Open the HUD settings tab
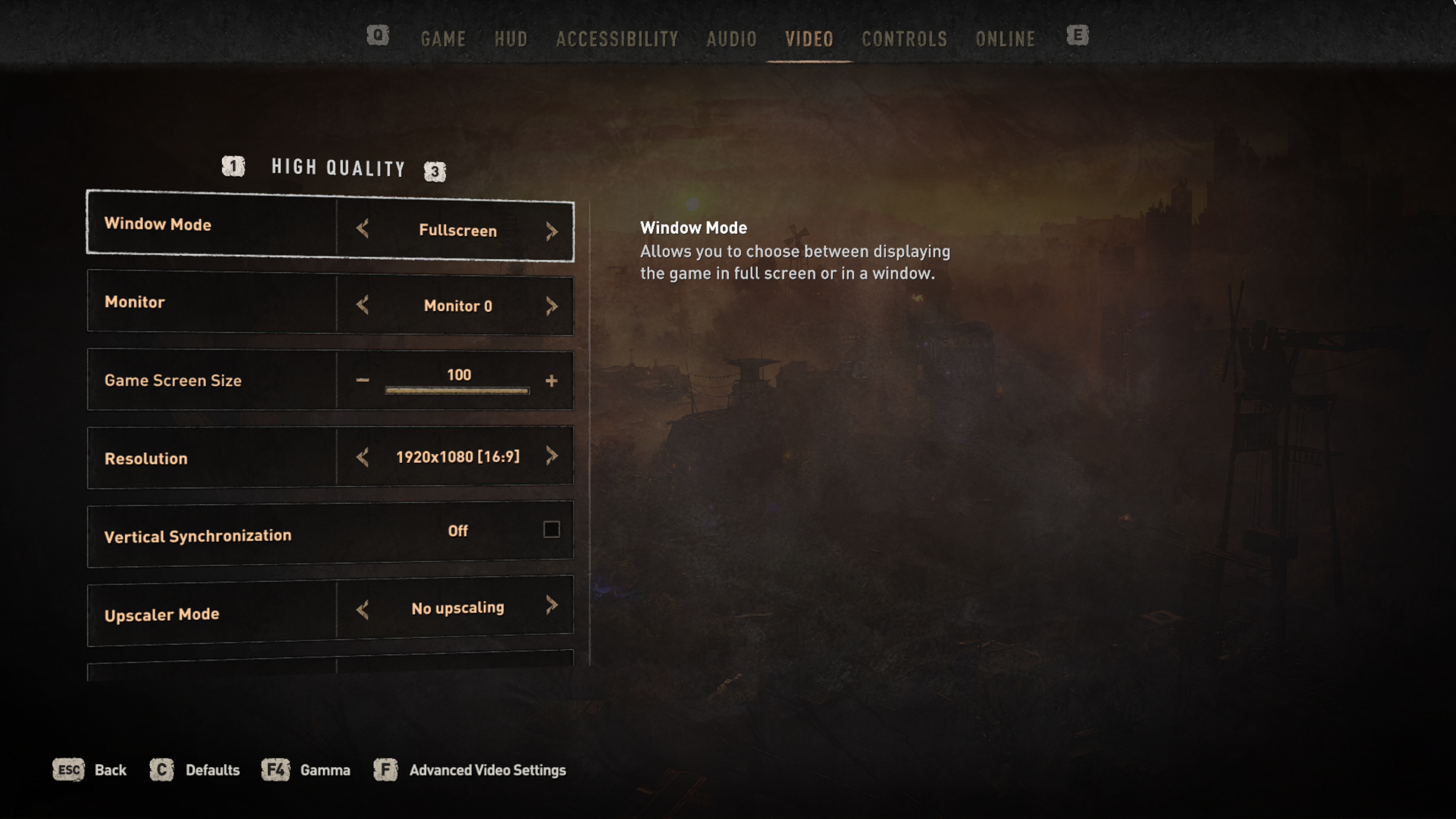Screen dimensions: 1456x819 tap(511, 39)
